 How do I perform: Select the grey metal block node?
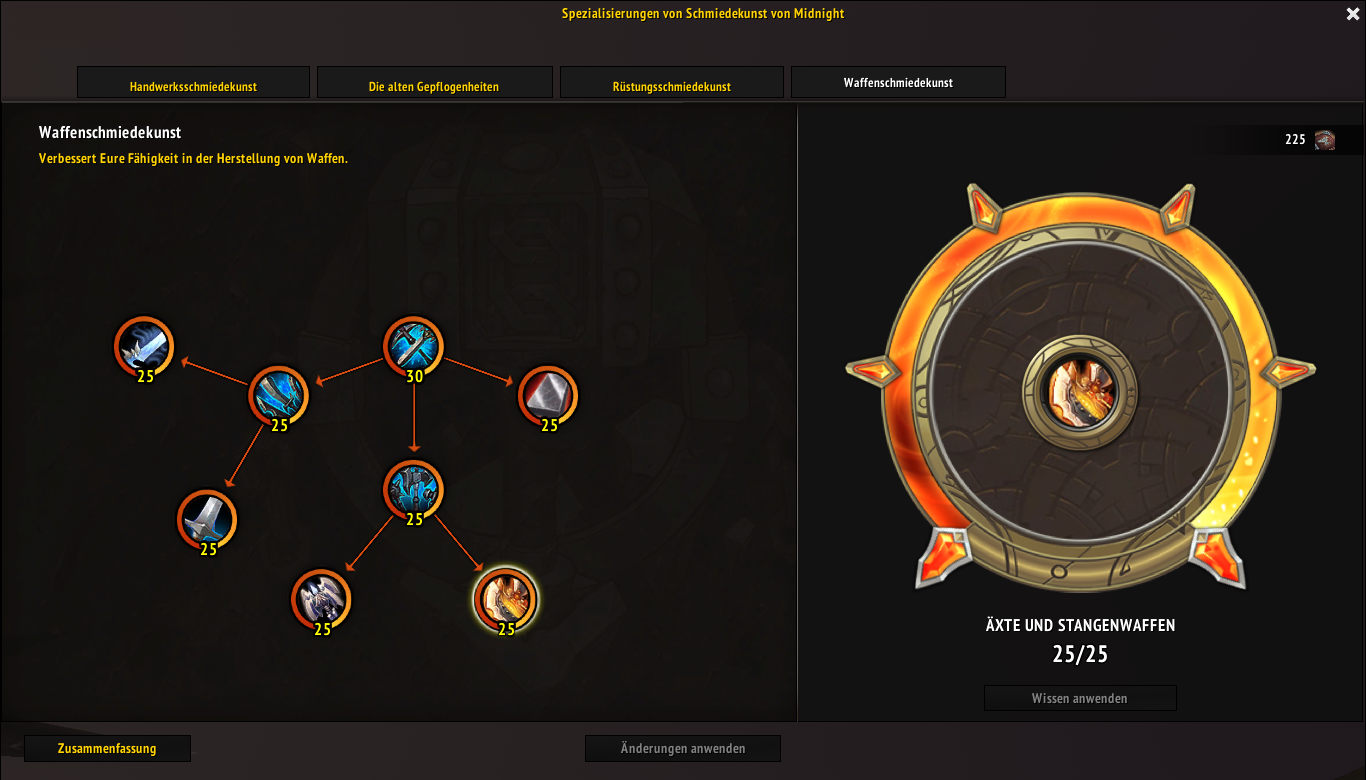(x=547, y=395)
